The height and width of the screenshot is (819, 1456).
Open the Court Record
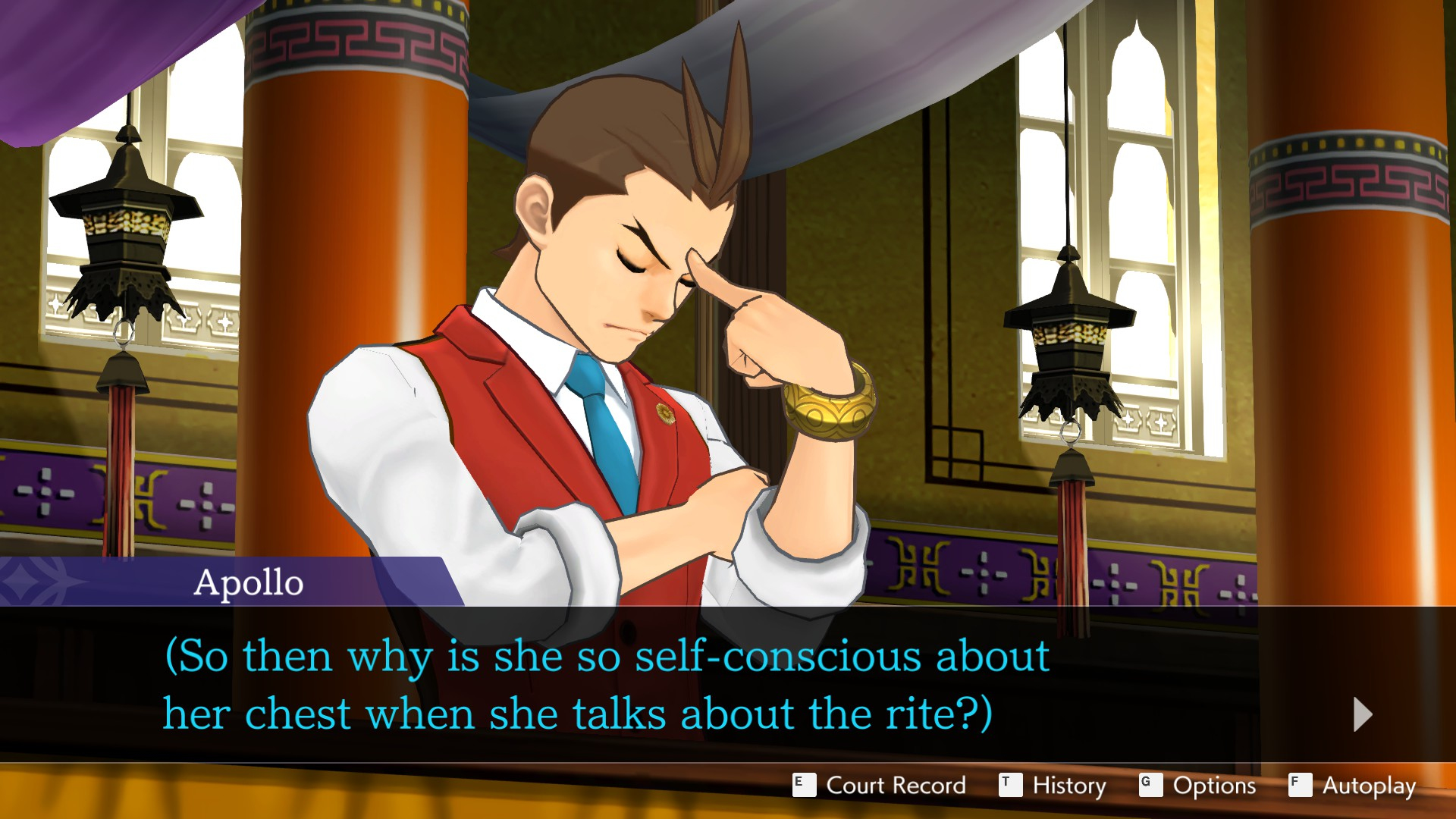click(880, 786)
